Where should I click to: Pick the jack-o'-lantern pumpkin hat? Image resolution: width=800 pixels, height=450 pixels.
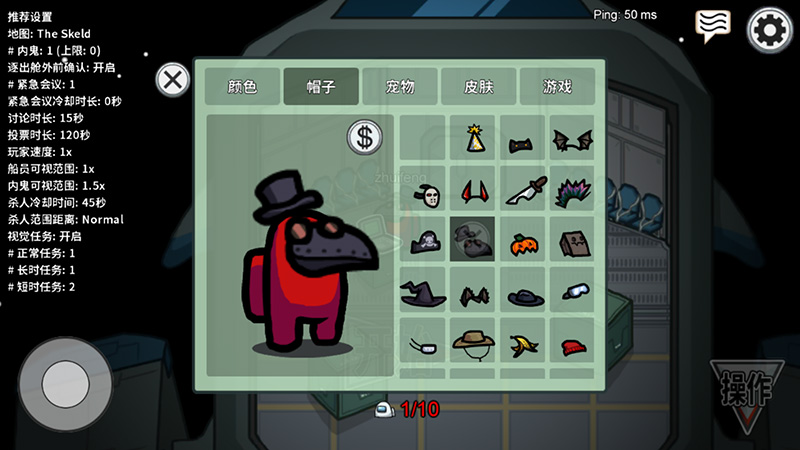click(523, 241)
